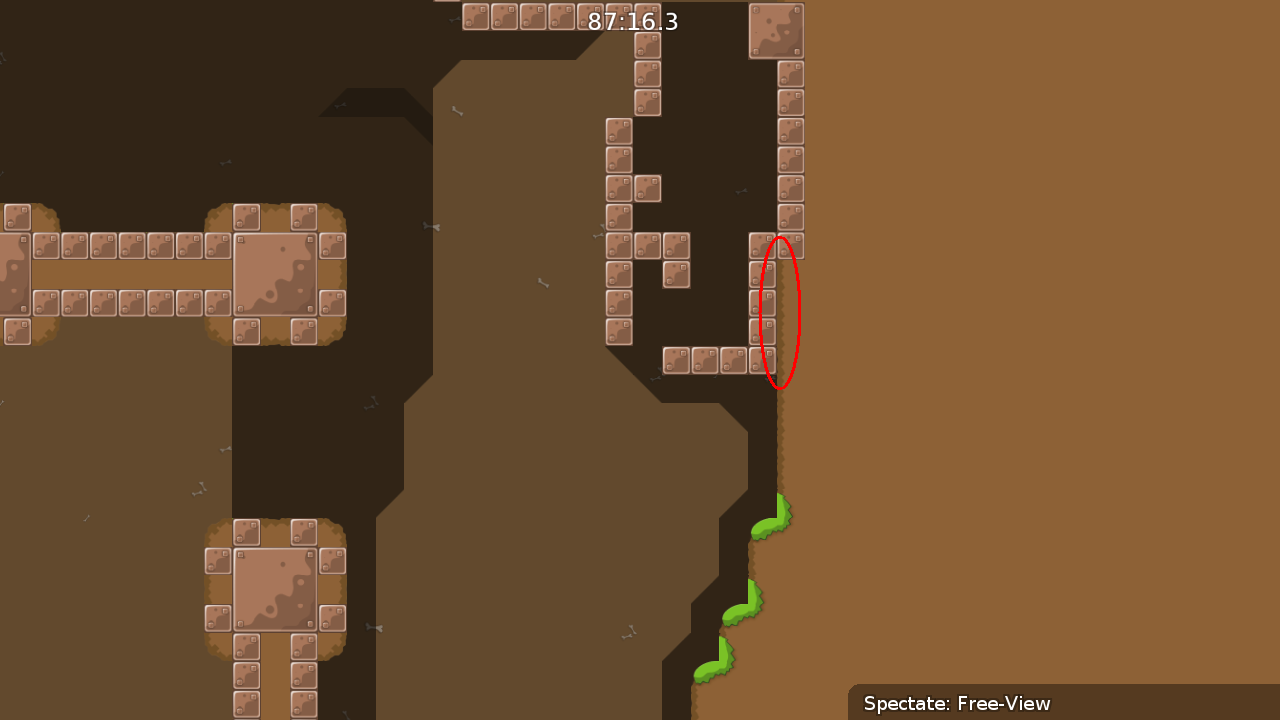
Task: Click the Free-View label in the spectate bar
Action: tap(1002, 704)
